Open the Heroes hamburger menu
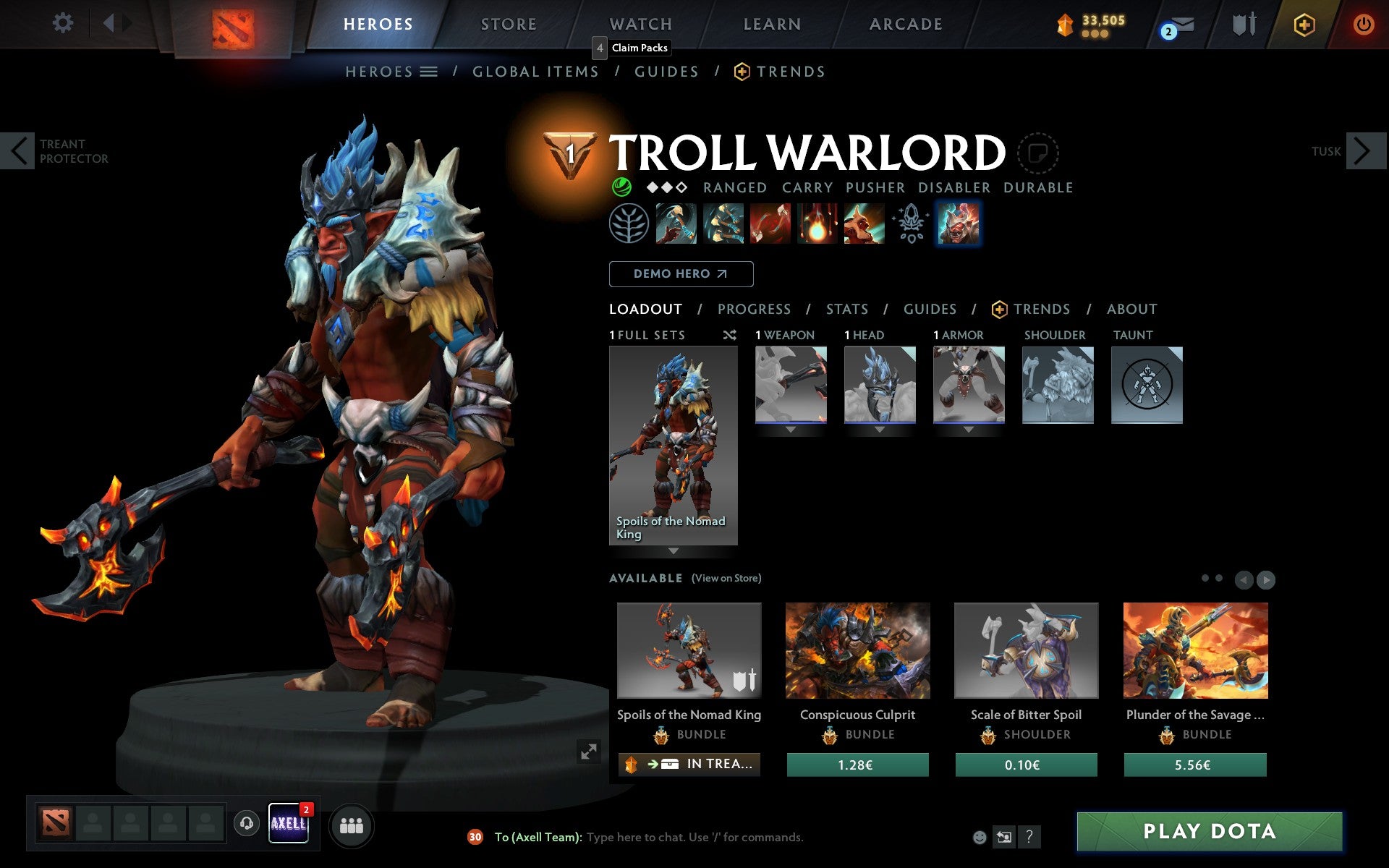1389x868 pixels. coord(428,71)
